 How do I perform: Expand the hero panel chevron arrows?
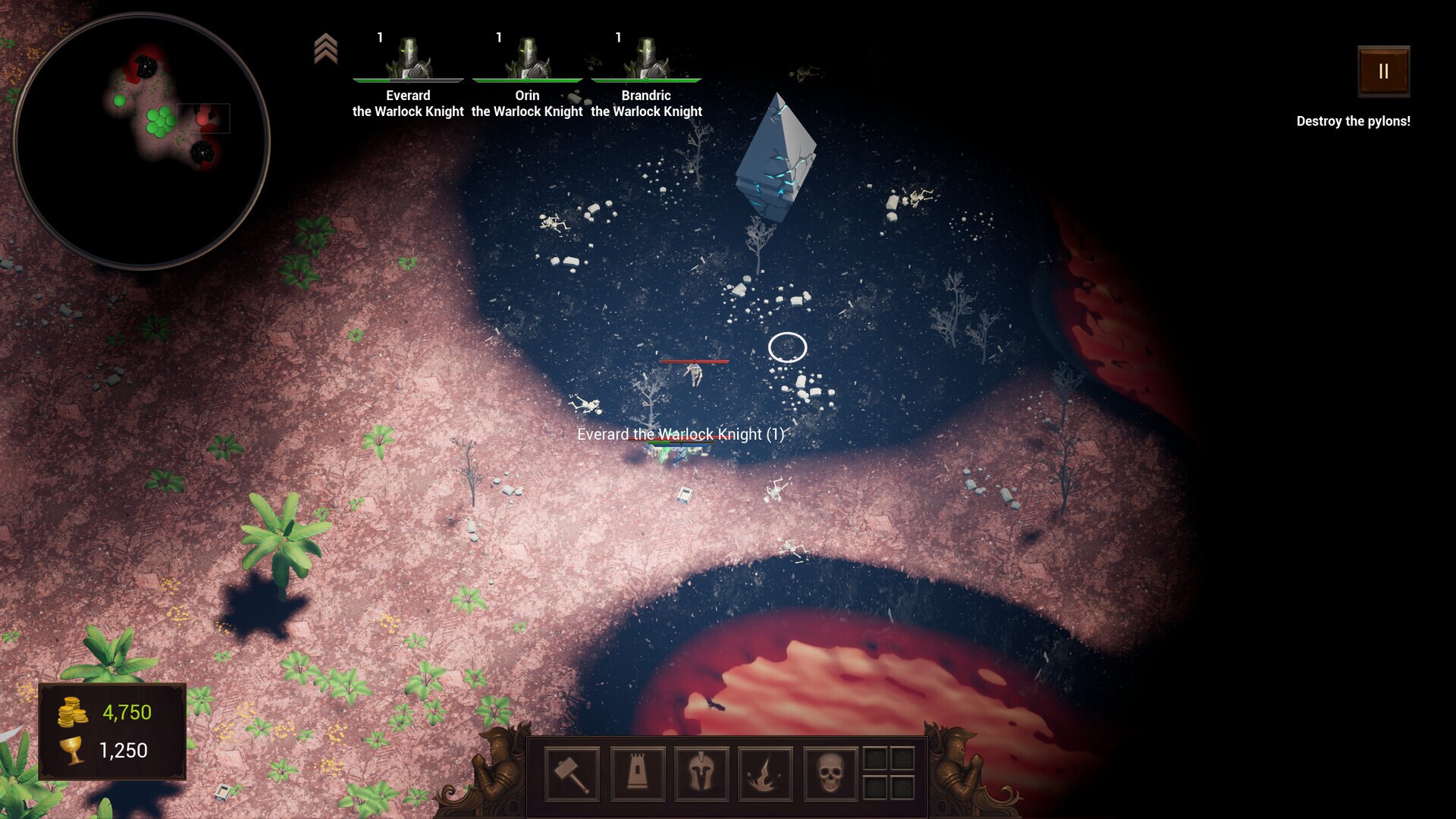[x=328, y=47]
